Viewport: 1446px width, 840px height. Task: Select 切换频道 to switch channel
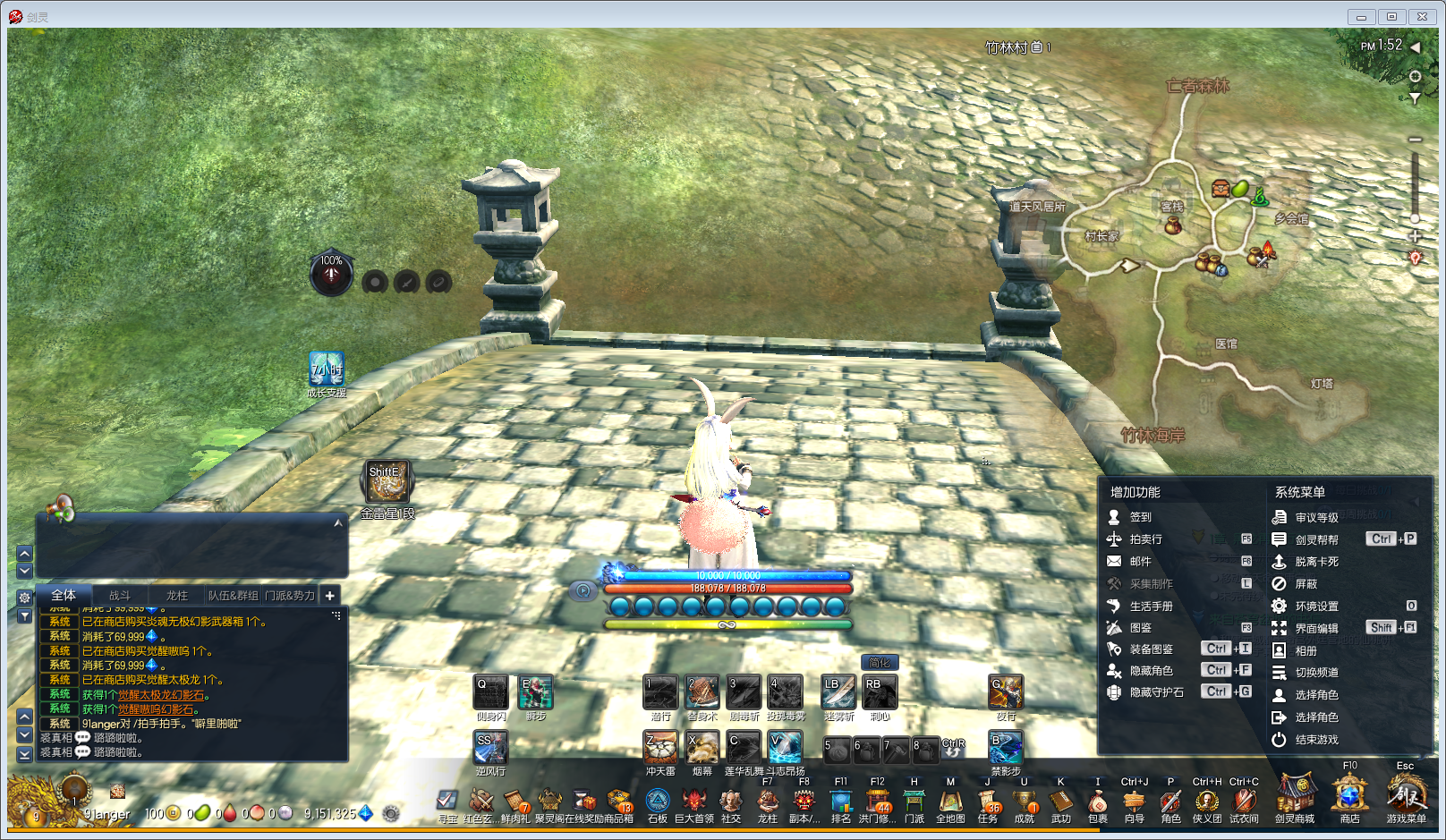1315,673
